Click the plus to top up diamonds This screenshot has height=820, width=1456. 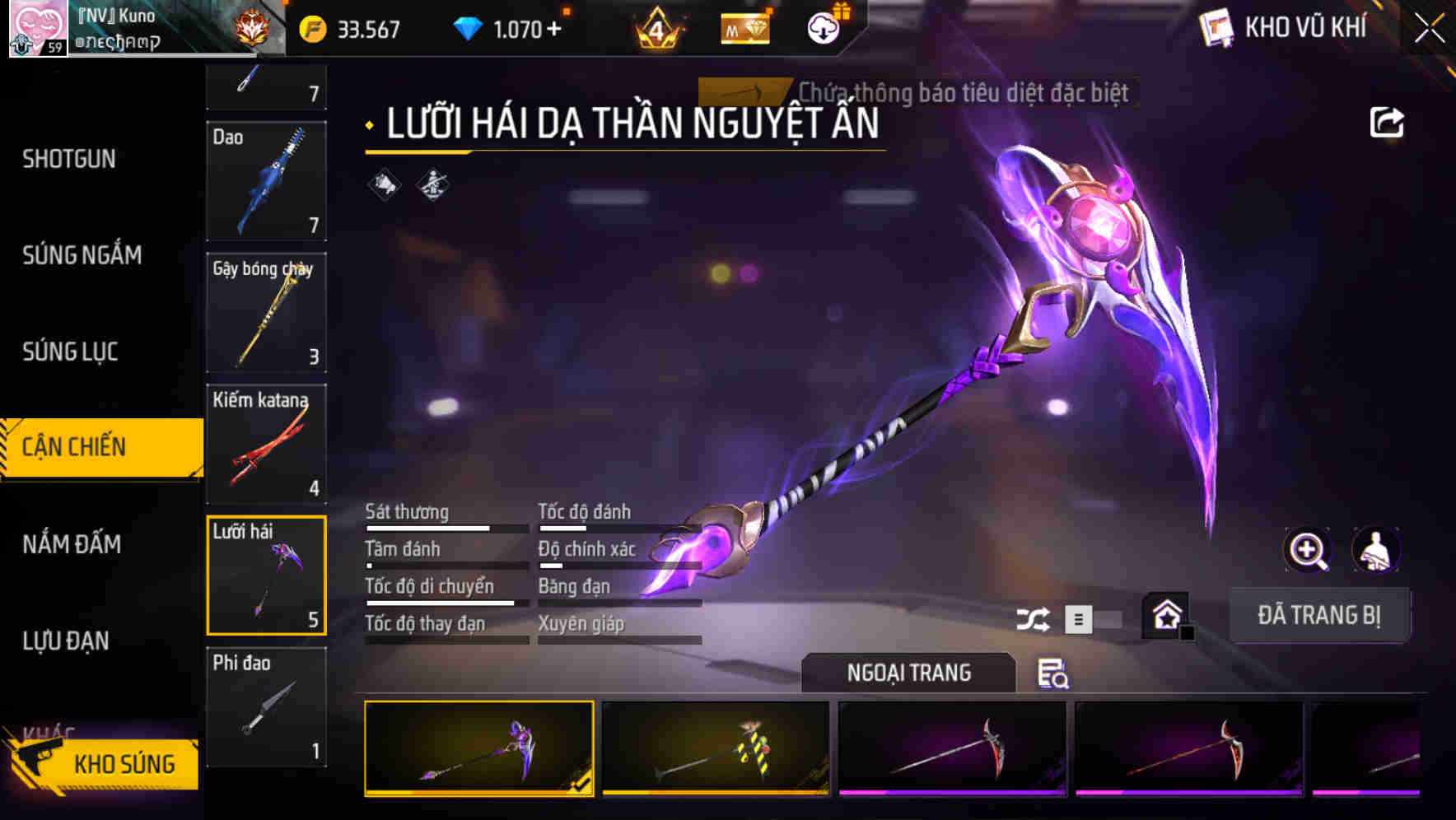(x=555, y=28)
